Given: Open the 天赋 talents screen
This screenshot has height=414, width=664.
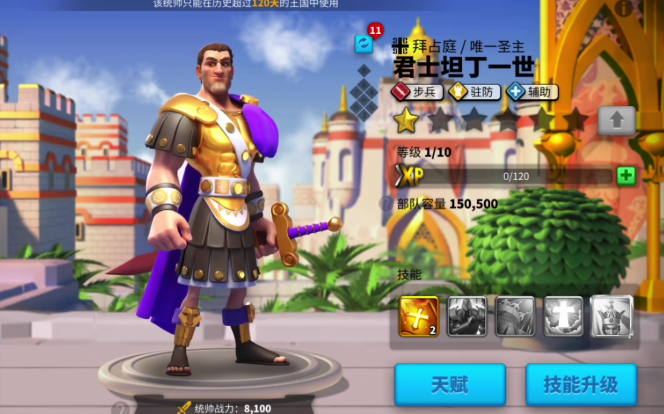Looking at the screenshot, I should coord(449,384).
